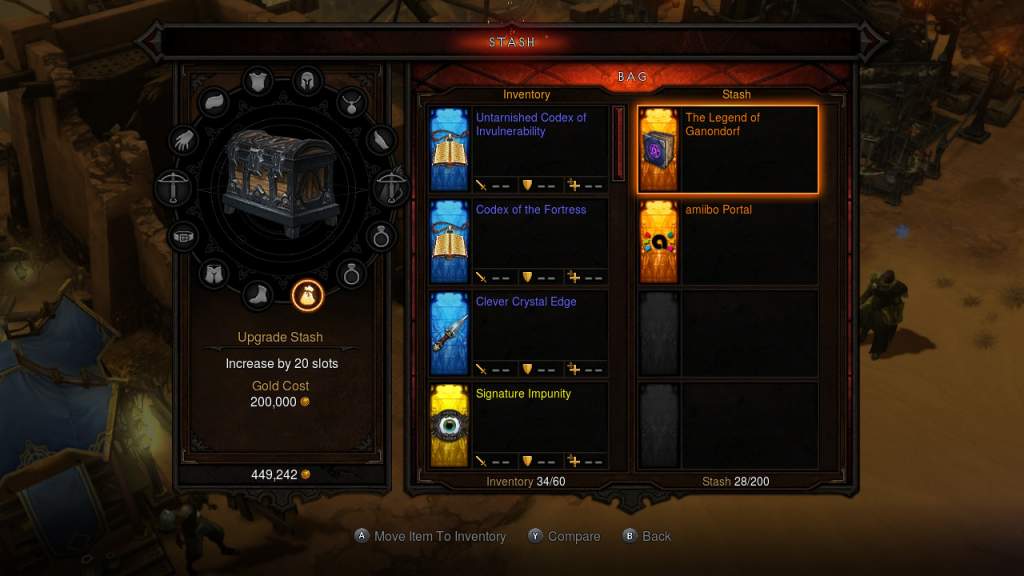Show the belt equipment category
This screenshot has height=576, width=1024.
[182, 237]
